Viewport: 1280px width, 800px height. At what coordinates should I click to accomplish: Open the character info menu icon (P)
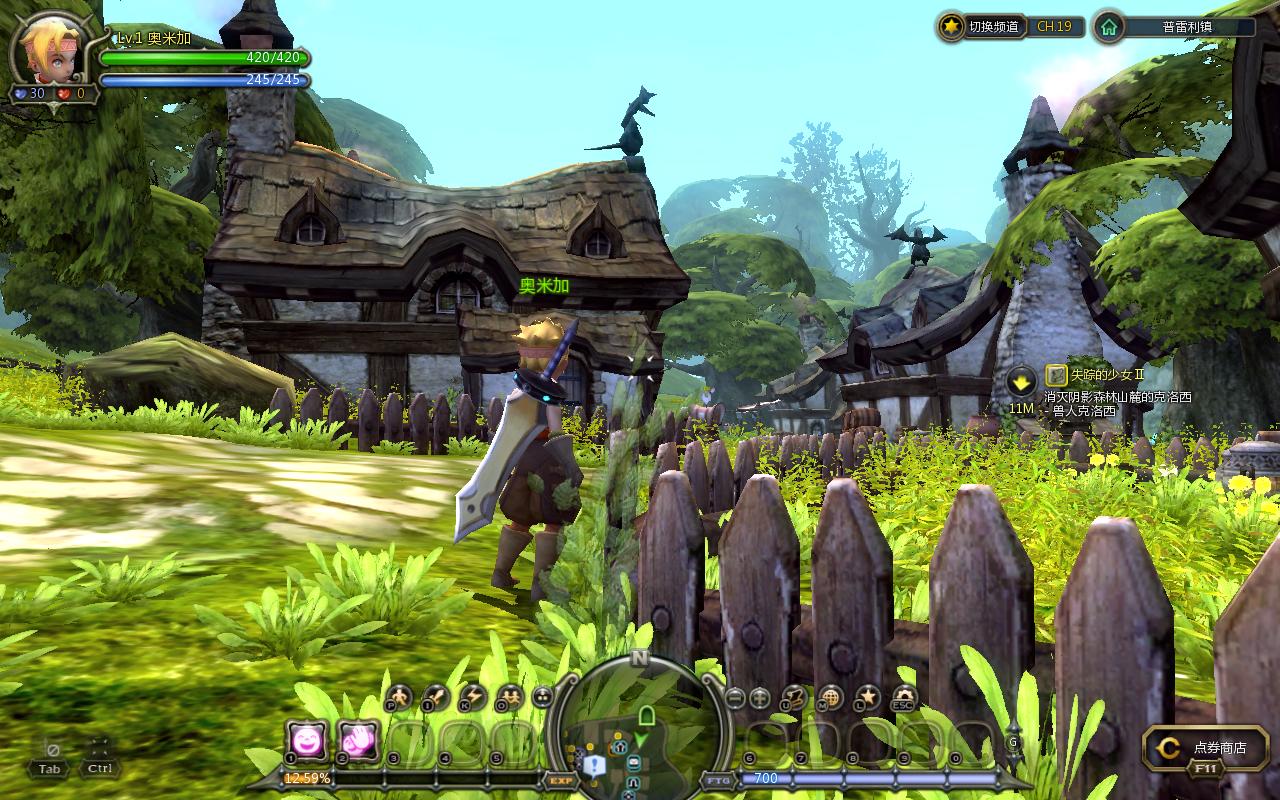tap(399, 697)
